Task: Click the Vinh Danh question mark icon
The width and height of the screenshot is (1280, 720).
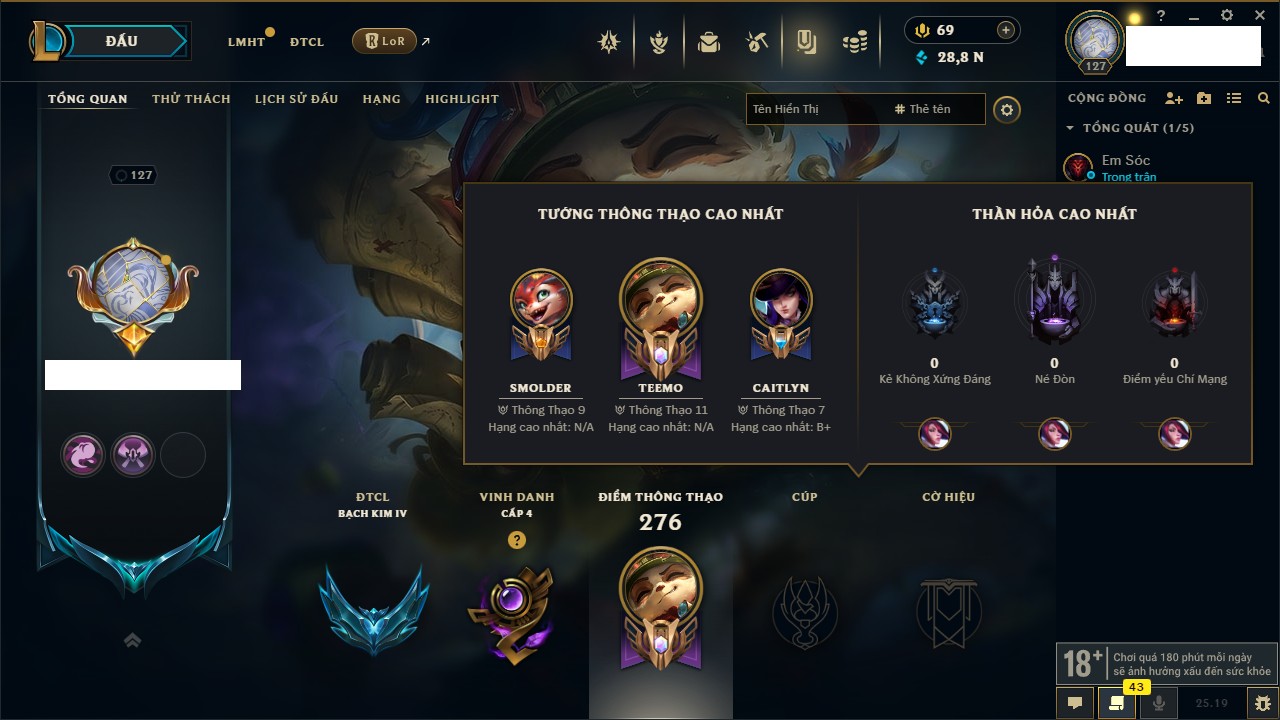Action: [x=516, y=540]
